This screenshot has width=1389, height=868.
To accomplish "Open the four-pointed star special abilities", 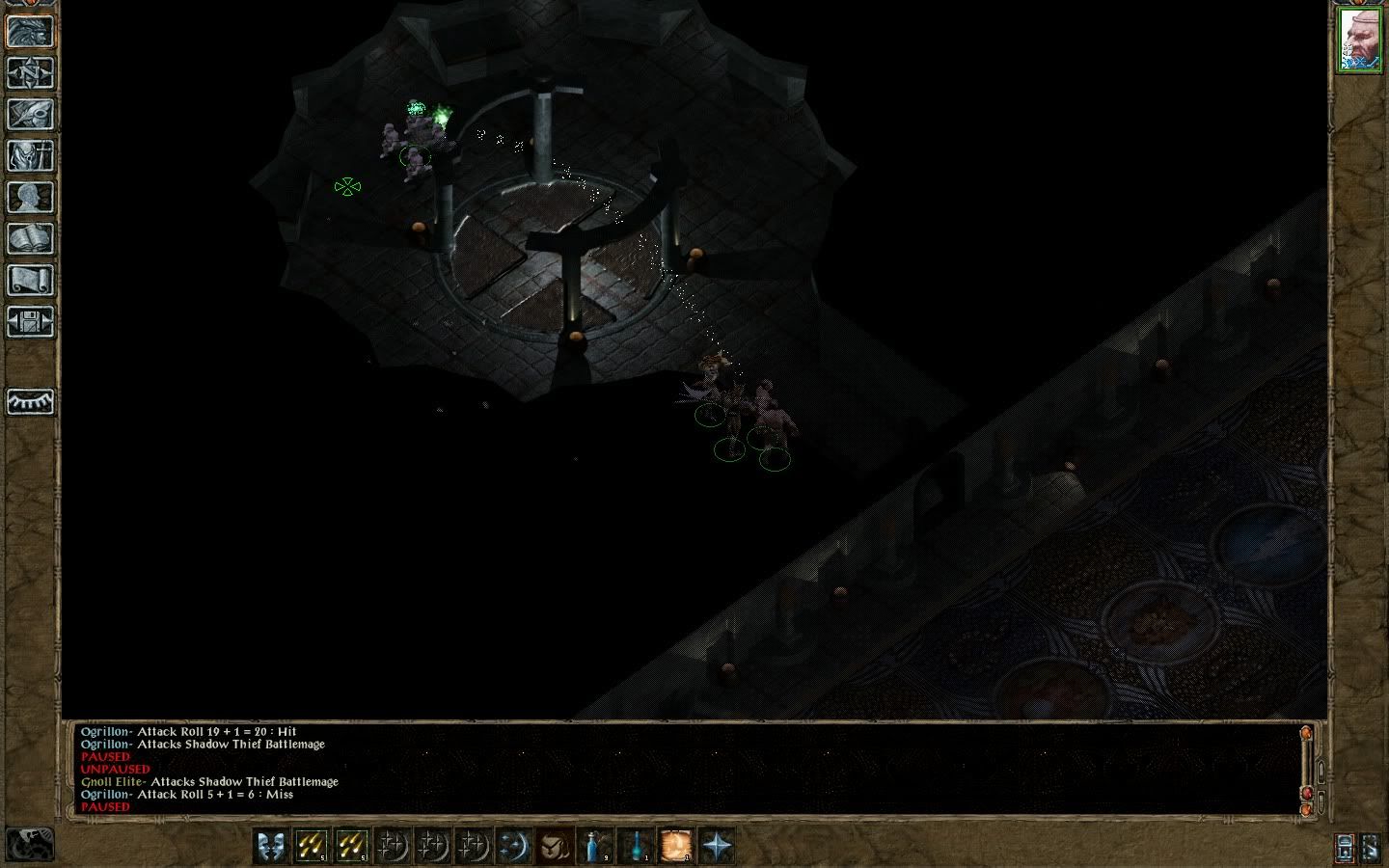I will point(717,847).
